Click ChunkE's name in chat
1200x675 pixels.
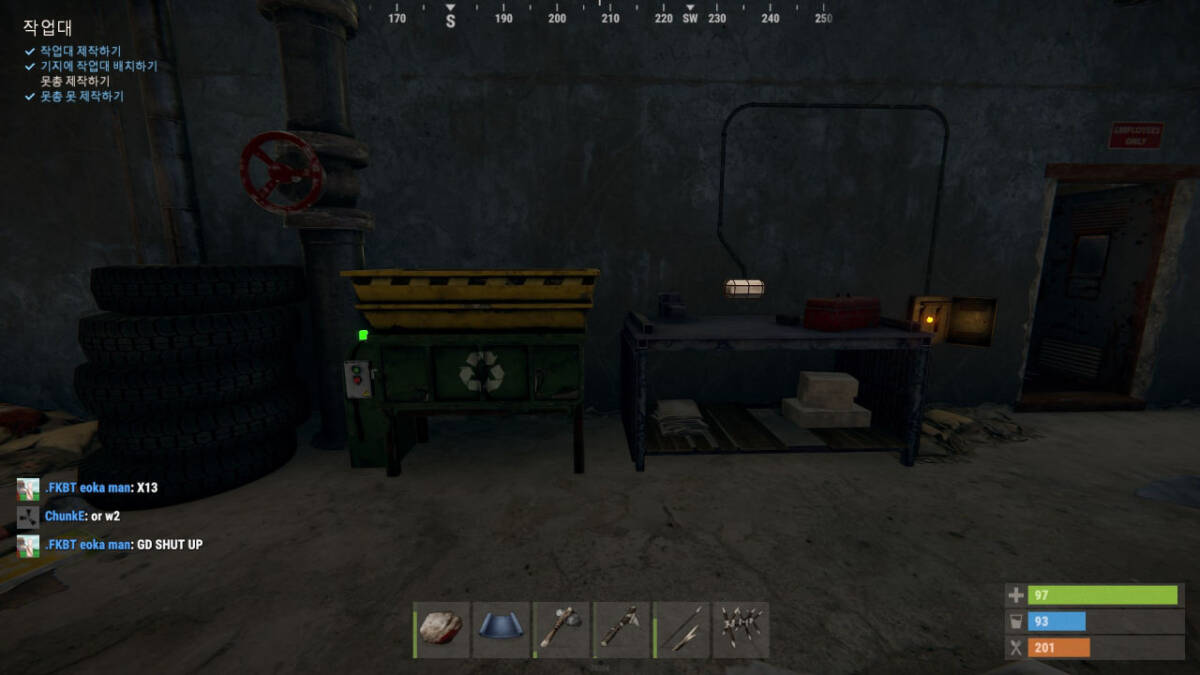[65, 516]
